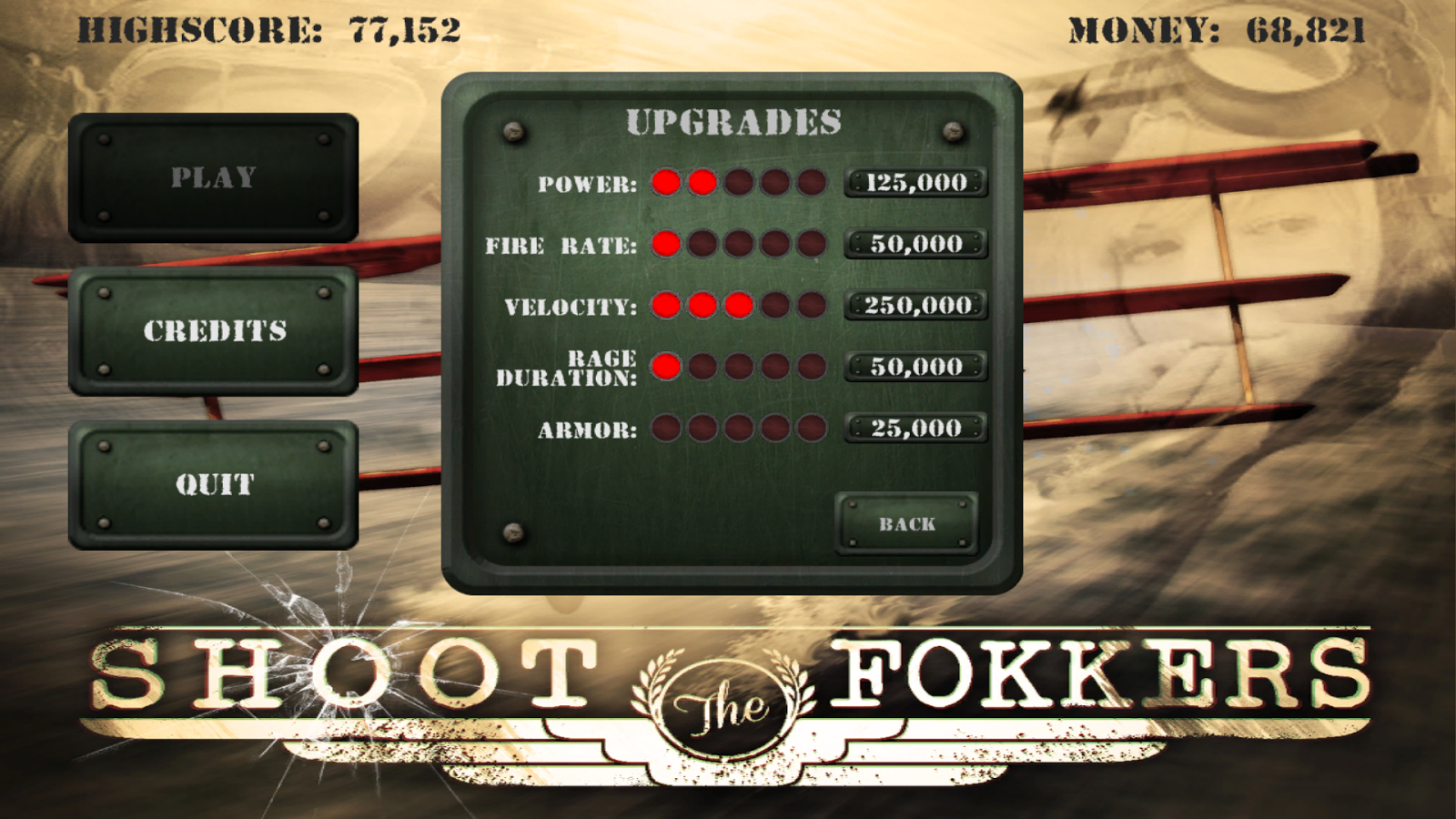Click the second Power upgrade pip
The height and width of the screenshot is (819, 1456).
click(700, 183)
